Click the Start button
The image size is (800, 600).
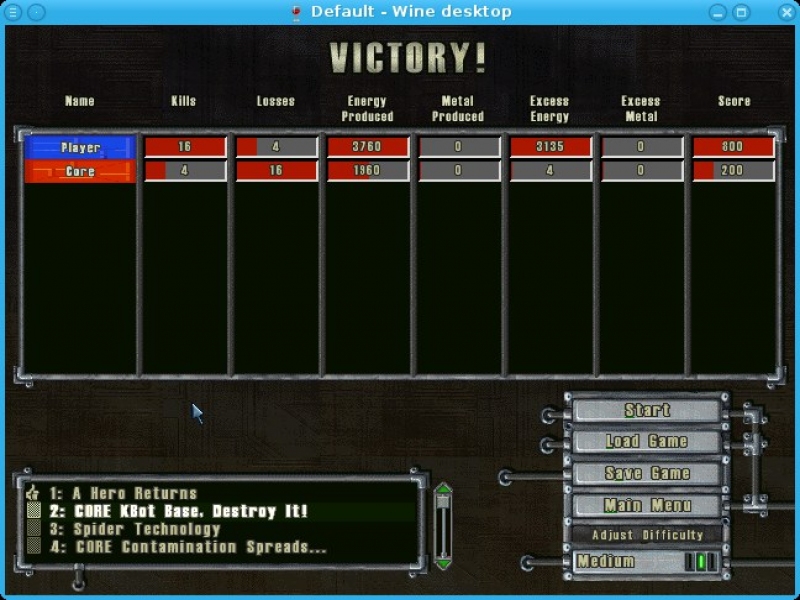[647, 410]
